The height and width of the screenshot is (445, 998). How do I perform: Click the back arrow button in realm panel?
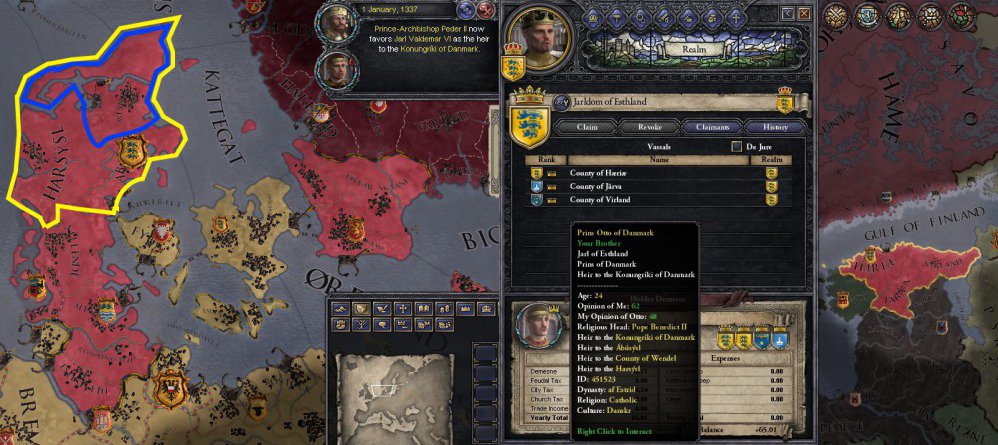(787, 12)
